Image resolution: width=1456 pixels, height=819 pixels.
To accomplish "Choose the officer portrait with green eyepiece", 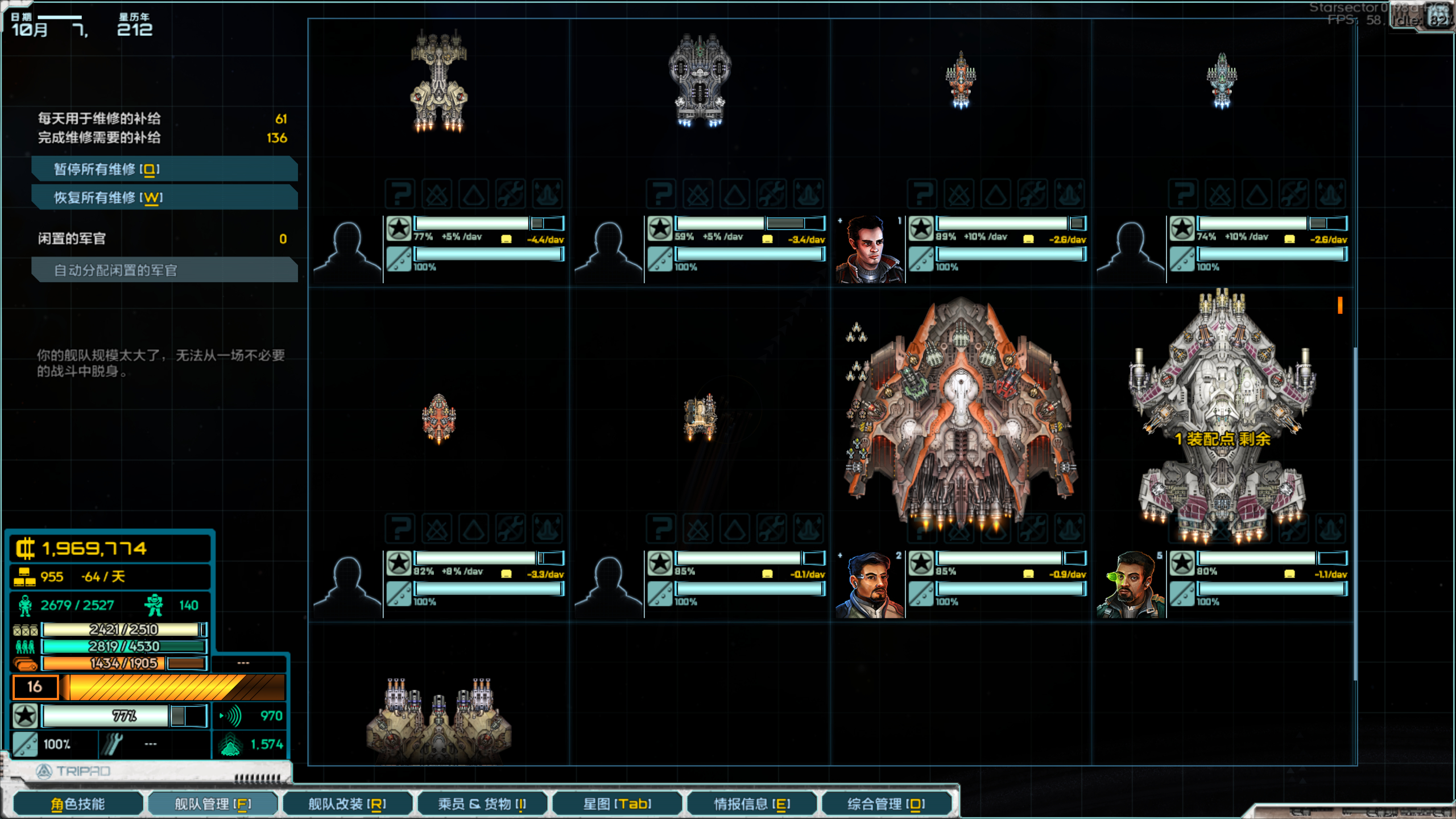I will [x=1130, y=584].
